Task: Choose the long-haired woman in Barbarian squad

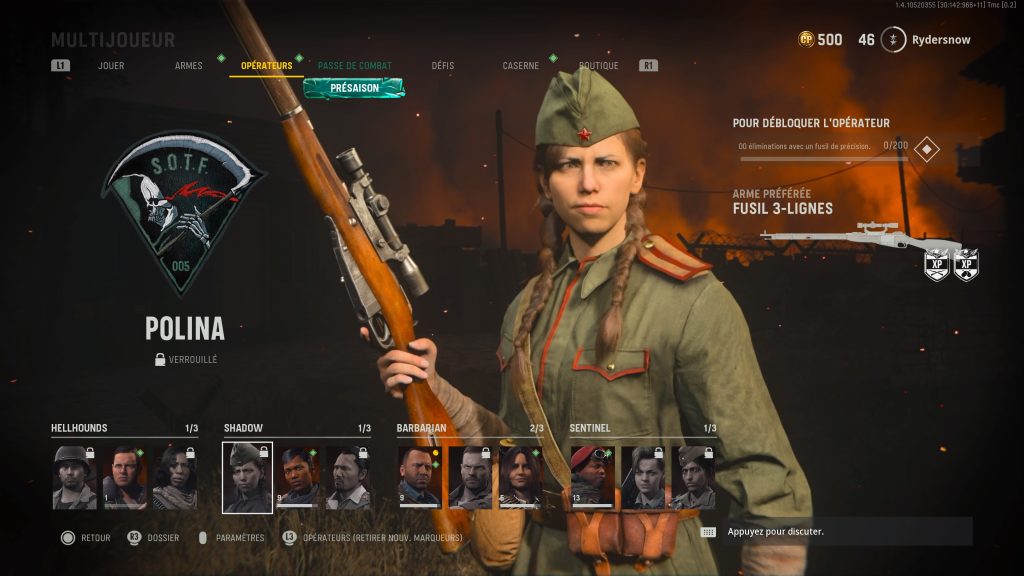Action: [x=520, y=477]
